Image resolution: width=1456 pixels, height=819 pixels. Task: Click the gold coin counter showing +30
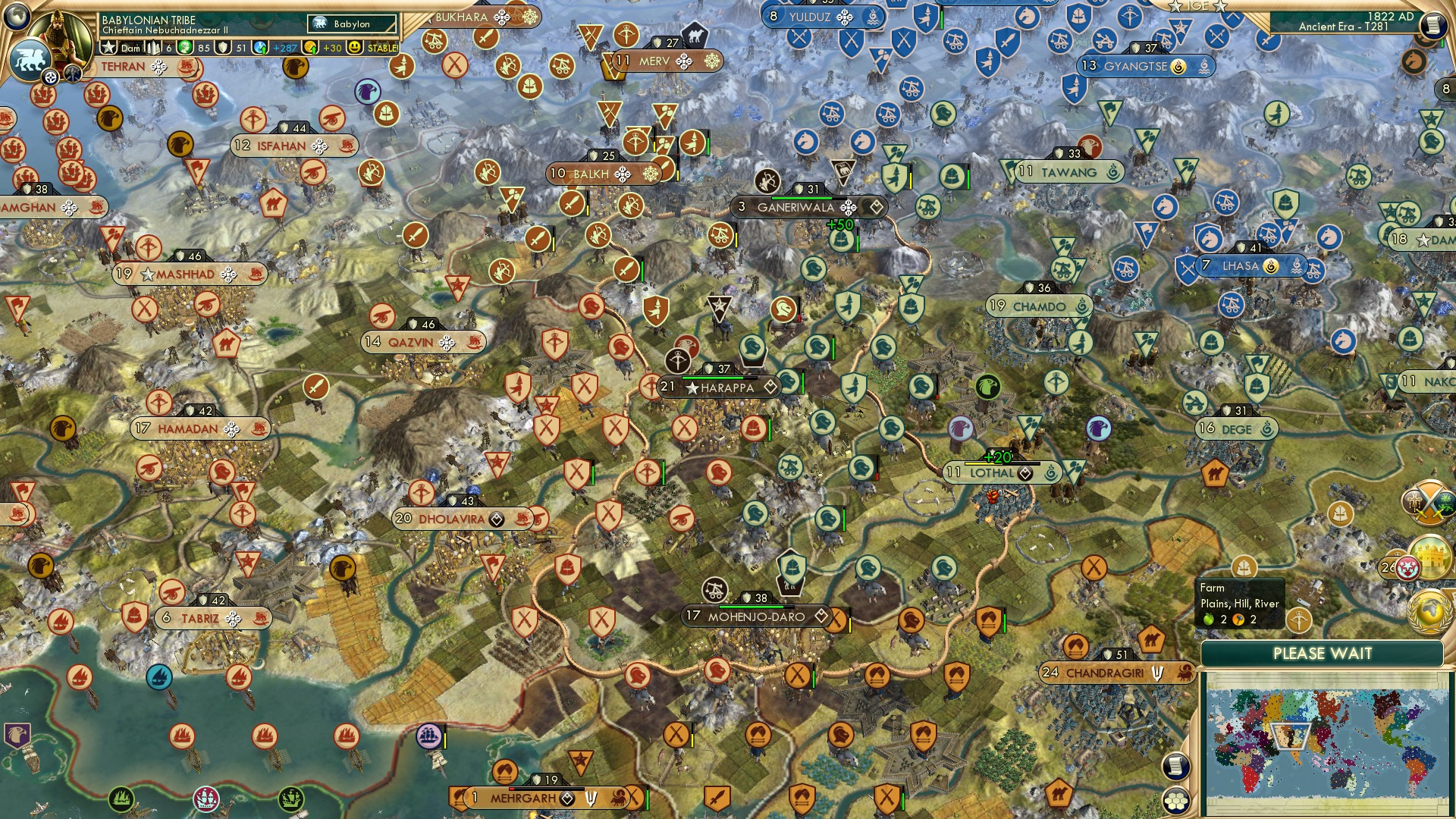(x=332, y=47)
